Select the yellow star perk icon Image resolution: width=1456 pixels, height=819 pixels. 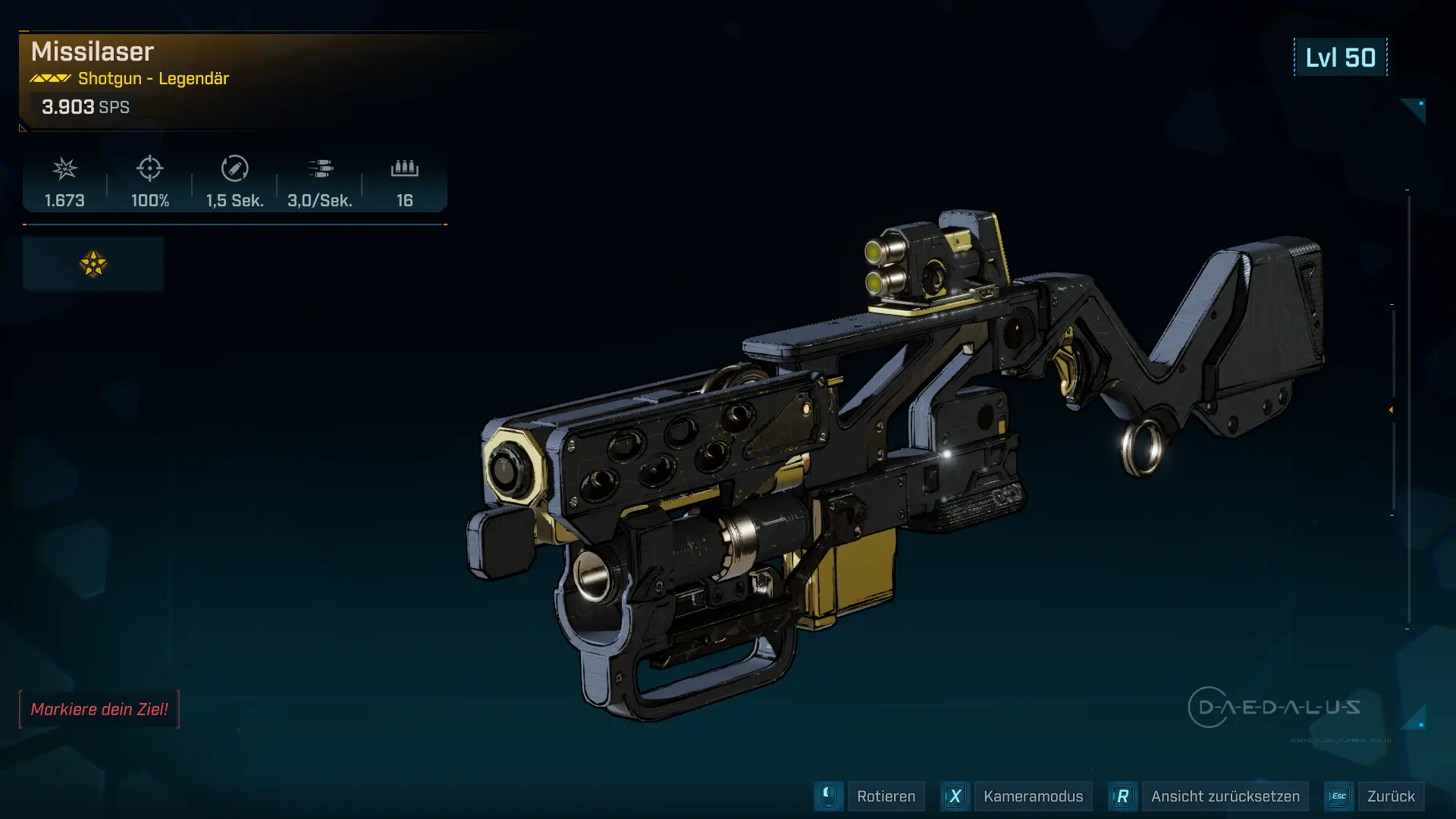point(93,264)
